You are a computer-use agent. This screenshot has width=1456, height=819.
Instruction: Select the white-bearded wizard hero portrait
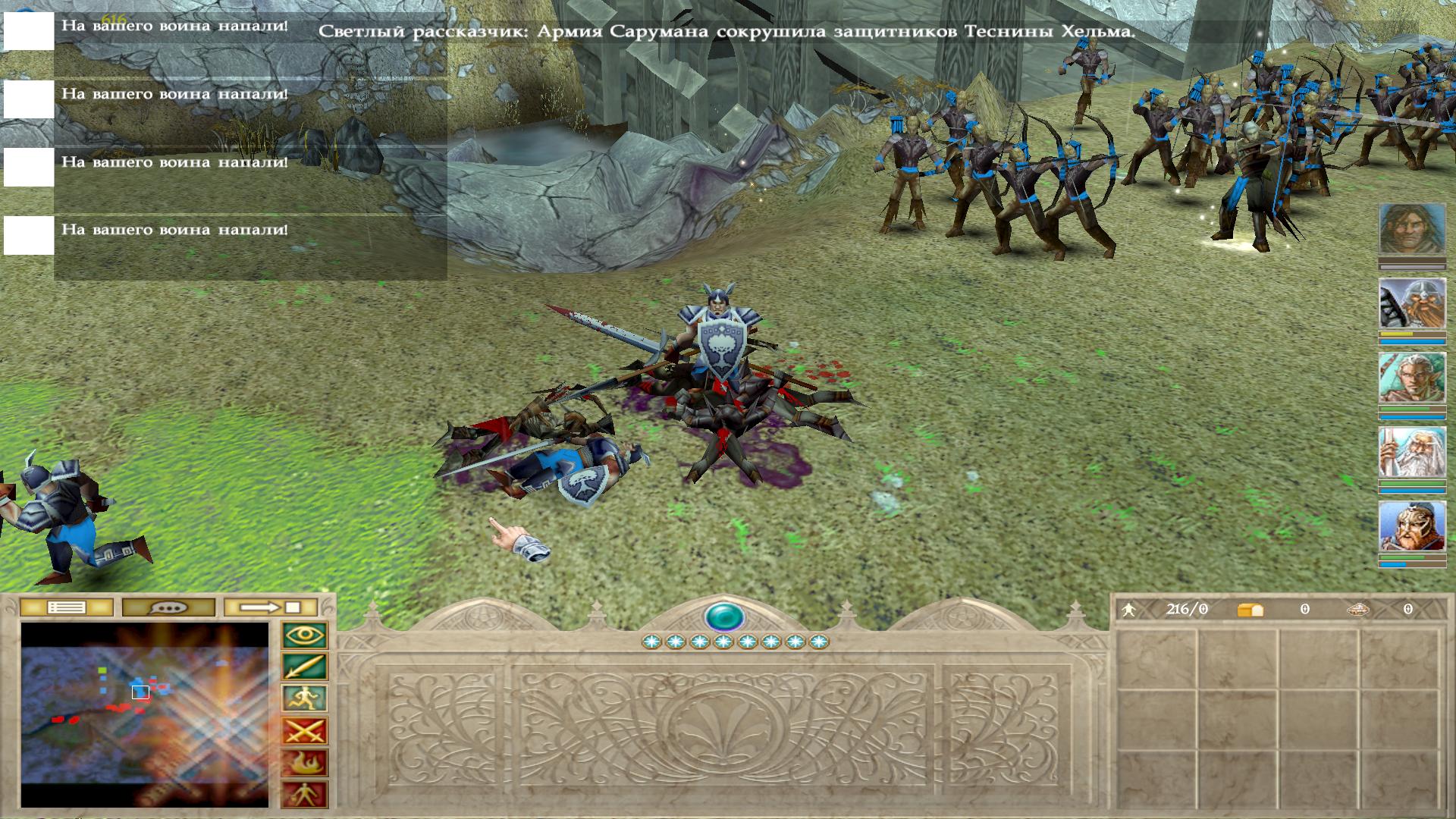click(1411, 452)
